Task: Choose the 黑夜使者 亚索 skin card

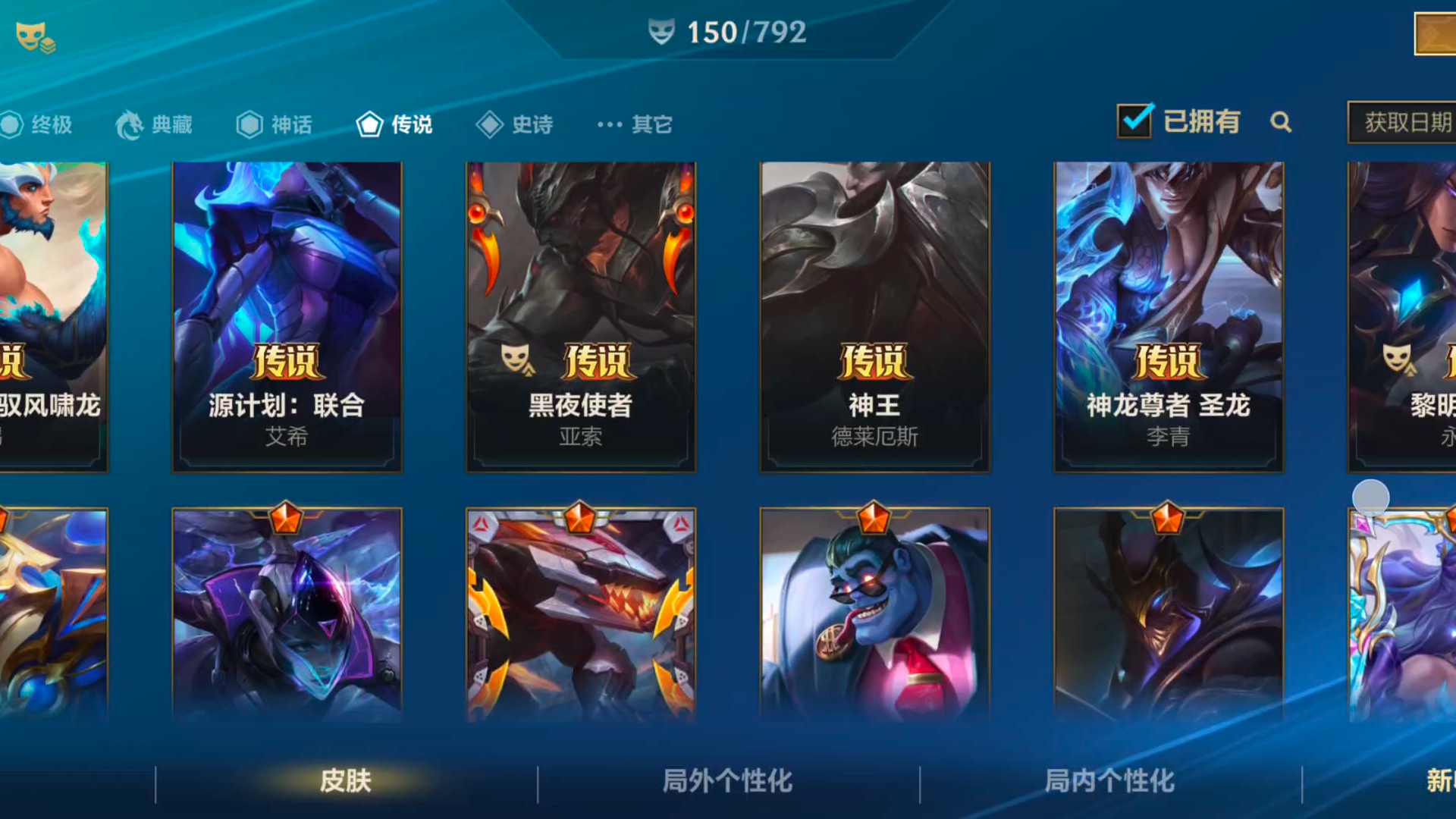Action: tap(581, 317)
